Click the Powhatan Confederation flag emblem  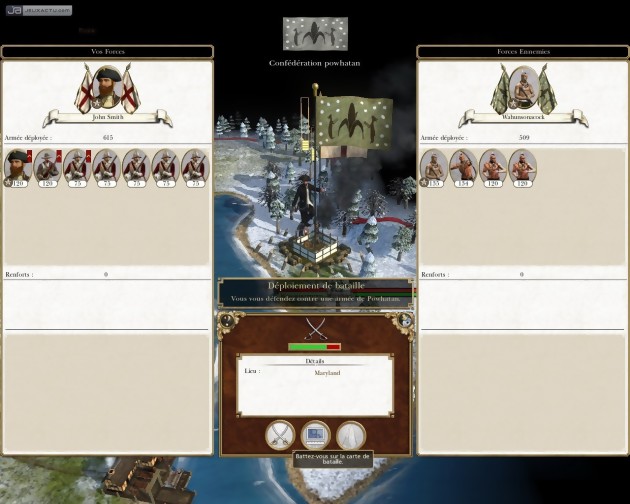(315, 33)
